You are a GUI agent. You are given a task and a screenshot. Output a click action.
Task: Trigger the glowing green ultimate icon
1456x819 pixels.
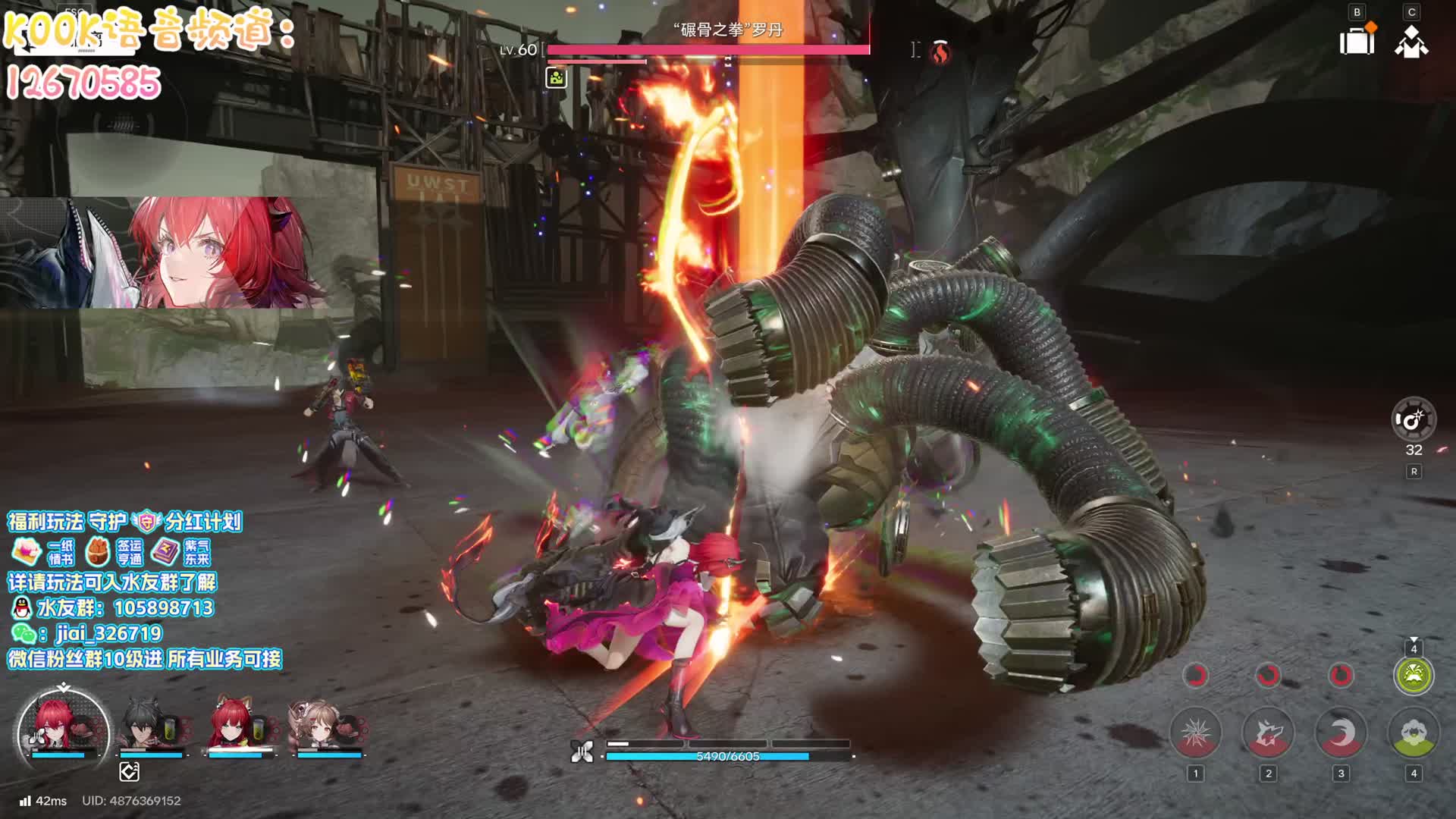1414,675
